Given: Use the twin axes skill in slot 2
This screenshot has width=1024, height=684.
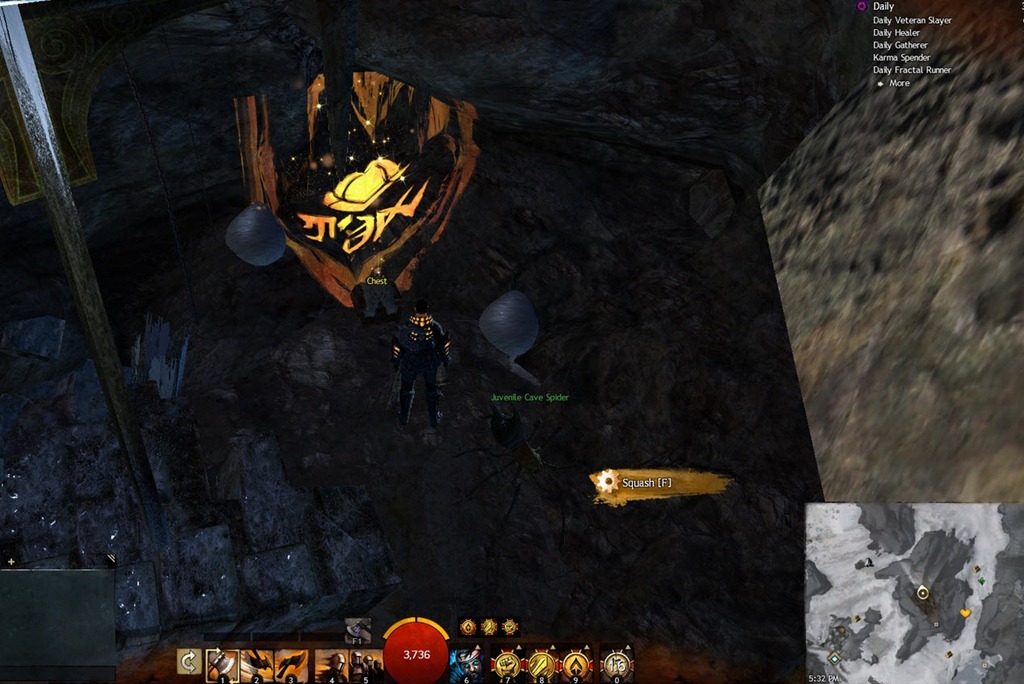Looking at the screenshot, I should point(257,664).
